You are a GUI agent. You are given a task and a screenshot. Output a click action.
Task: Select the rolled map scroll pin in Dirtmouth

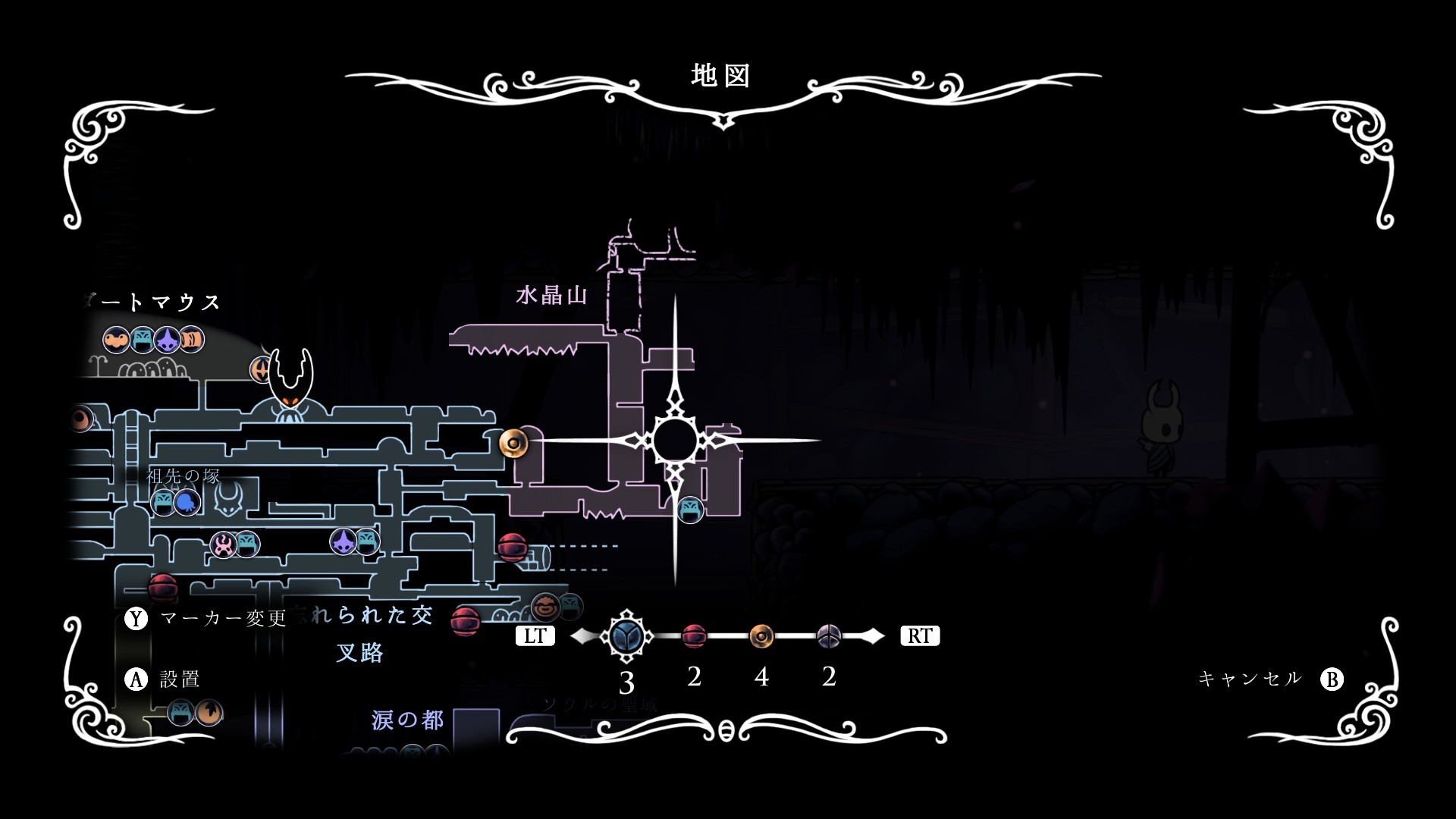[x=193, y=340]
